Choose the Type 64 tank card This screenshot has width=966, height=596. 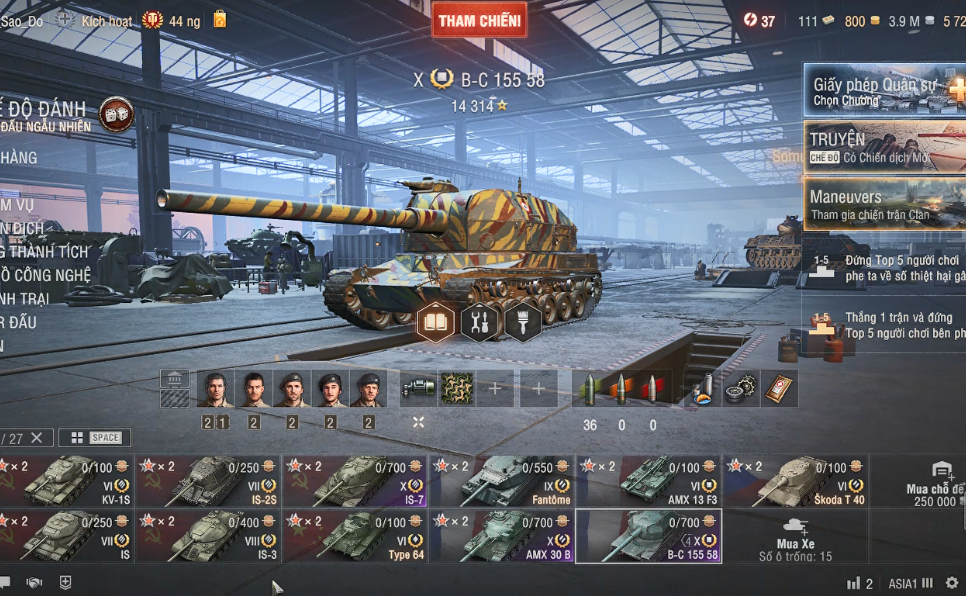[355, 536]
